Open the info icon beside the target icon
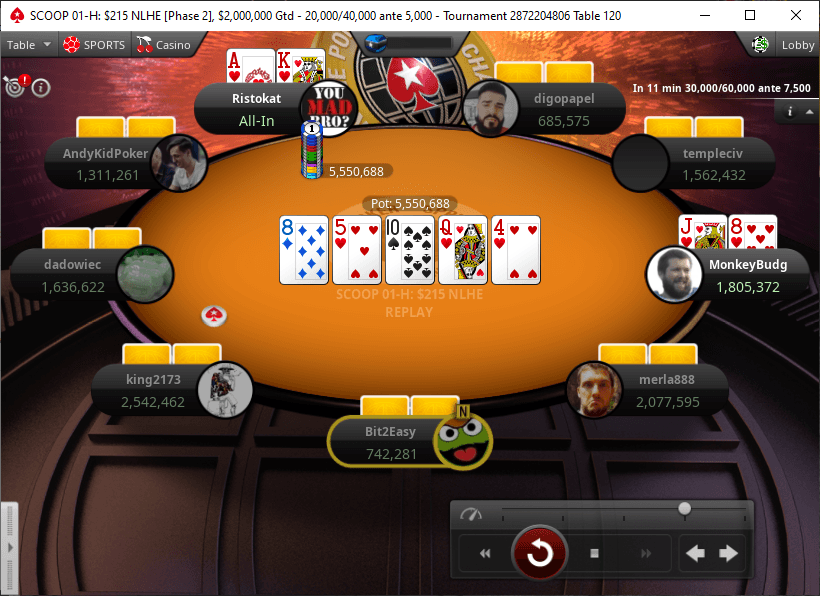This screenshot has height=596, width=820. tap(41, 87)
